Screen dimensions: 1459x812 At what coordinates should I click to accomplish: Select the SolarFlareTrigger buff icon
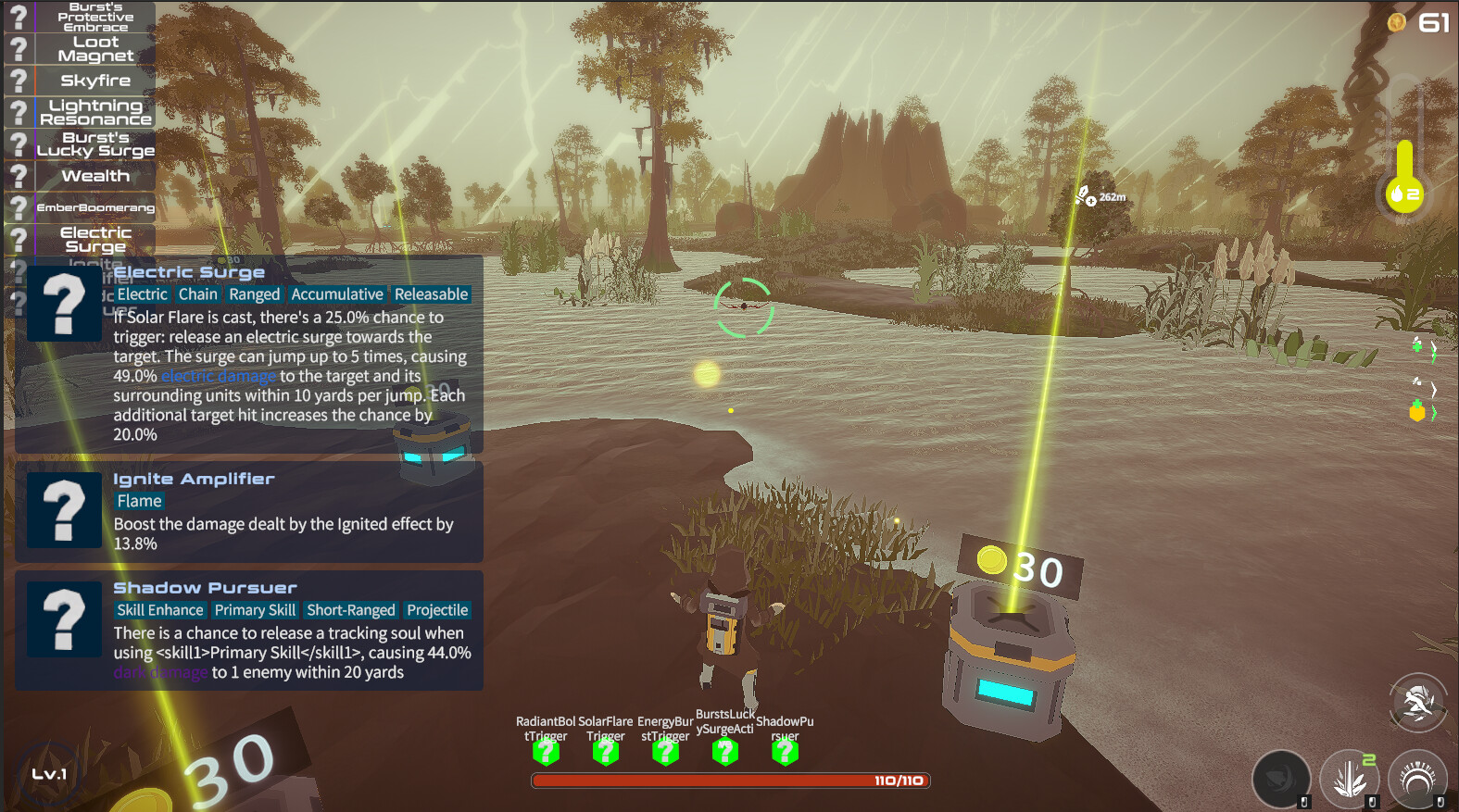[605, 752]
